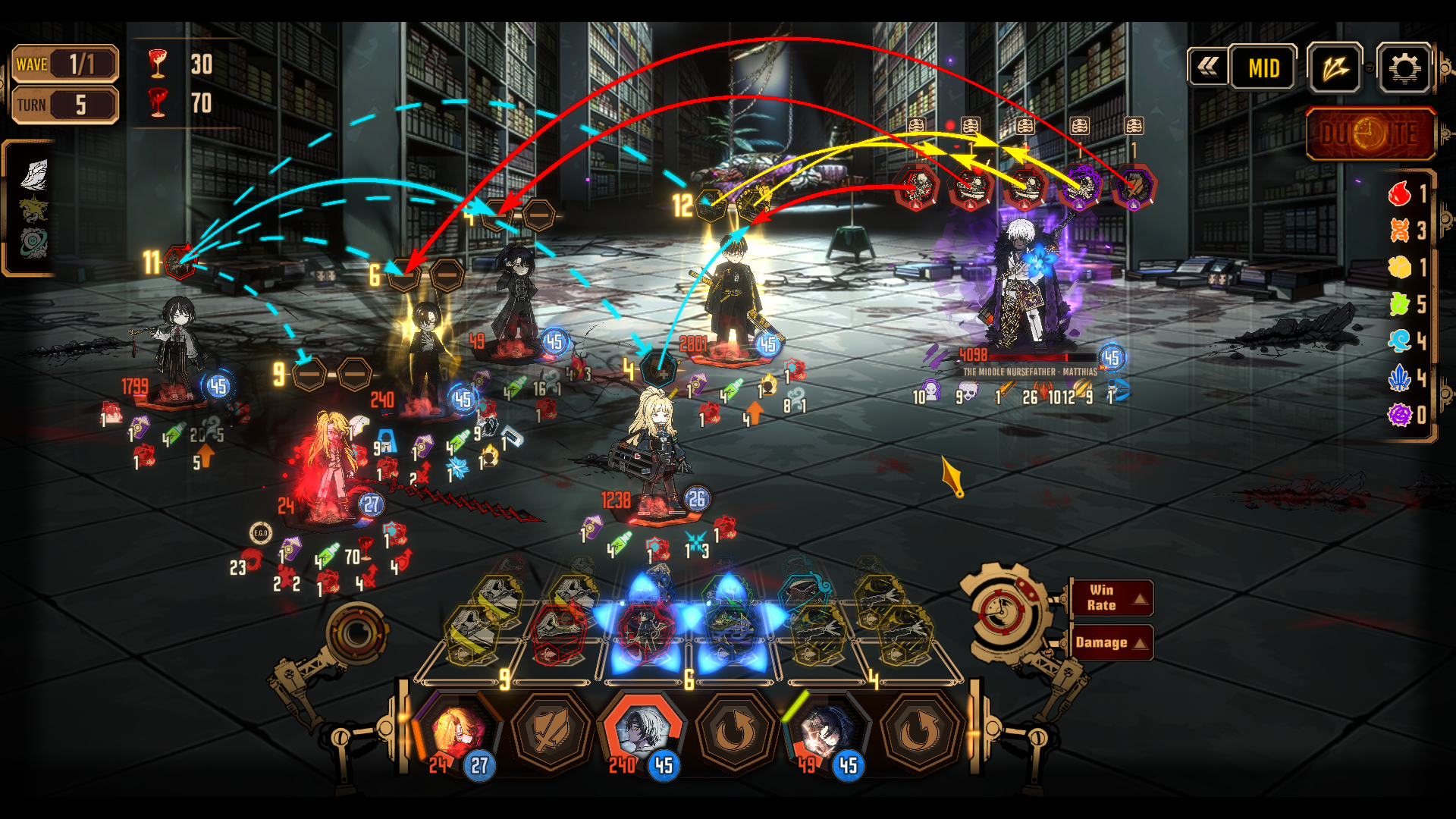
Task: Activate the triple-arrow targeting button
Action: (1335, 68)
